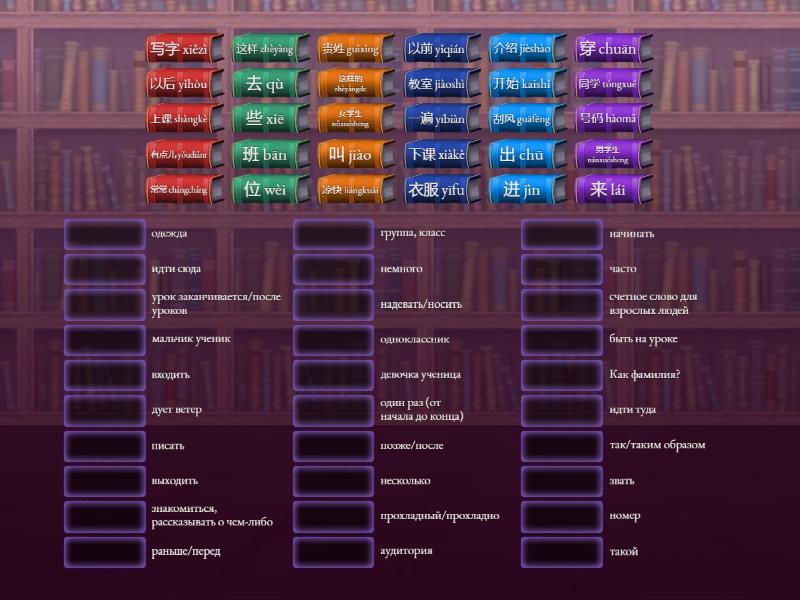
Task: Select the 同学 tóngxué tile
Action: click(x=607, y=84)
